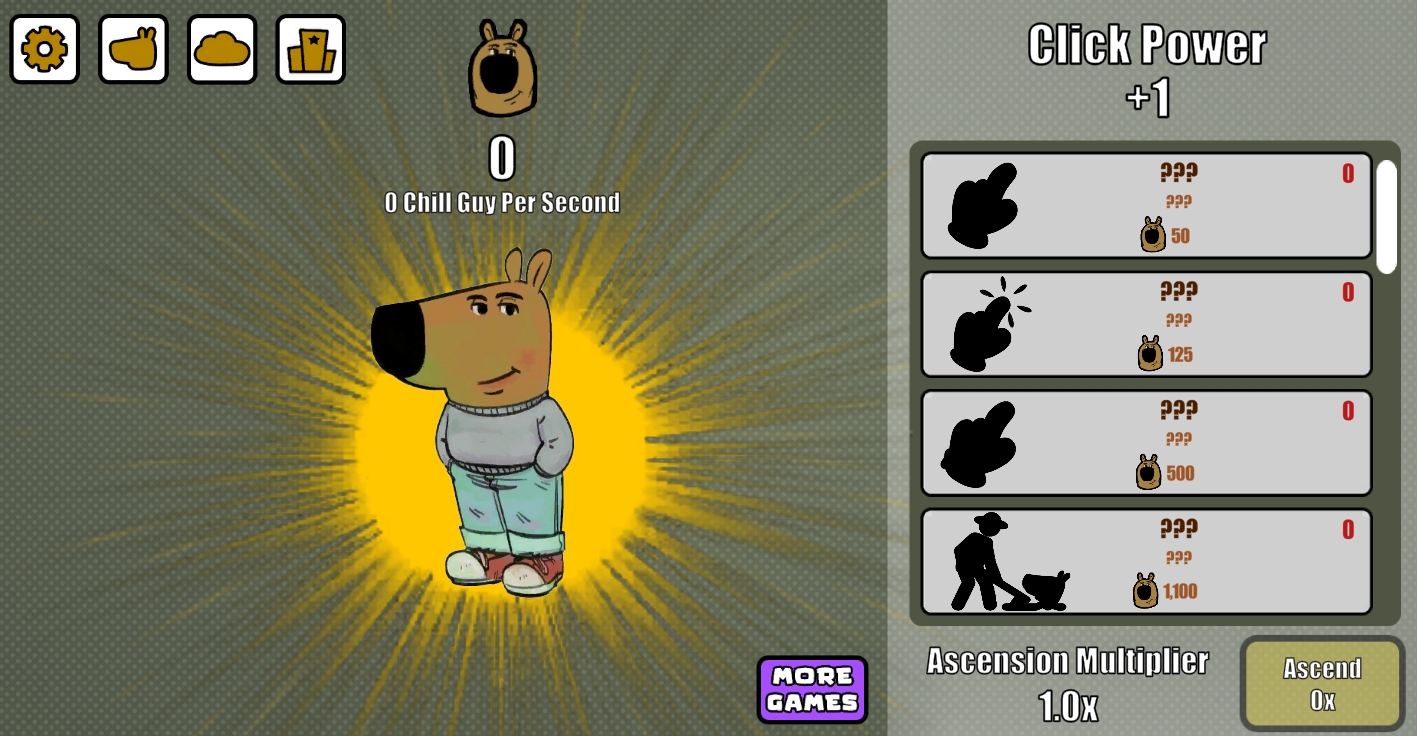Image resolution: width=1417 pixels, height=736 pixels.
Task: Click the small Chill Guy icon above the counter
Action: coord(503,66)
